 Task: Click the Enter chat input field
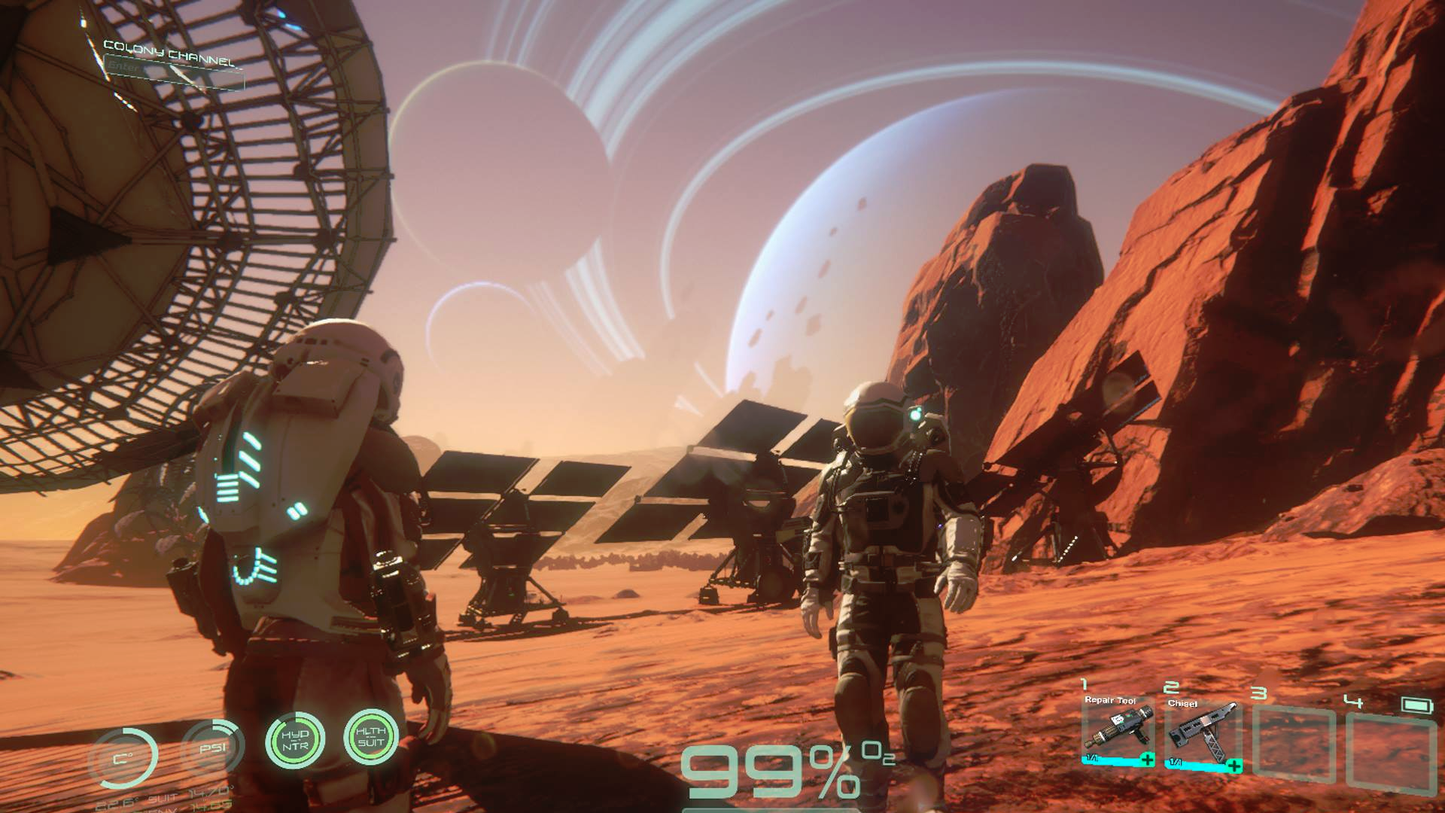coord(130,67)
